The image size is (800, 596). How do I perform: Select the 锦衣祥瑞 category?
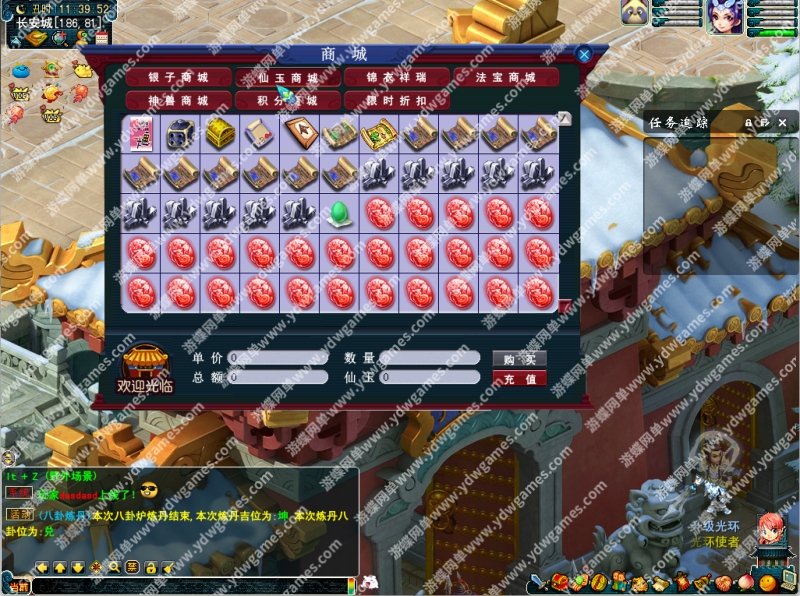click(x=397, y=77)
